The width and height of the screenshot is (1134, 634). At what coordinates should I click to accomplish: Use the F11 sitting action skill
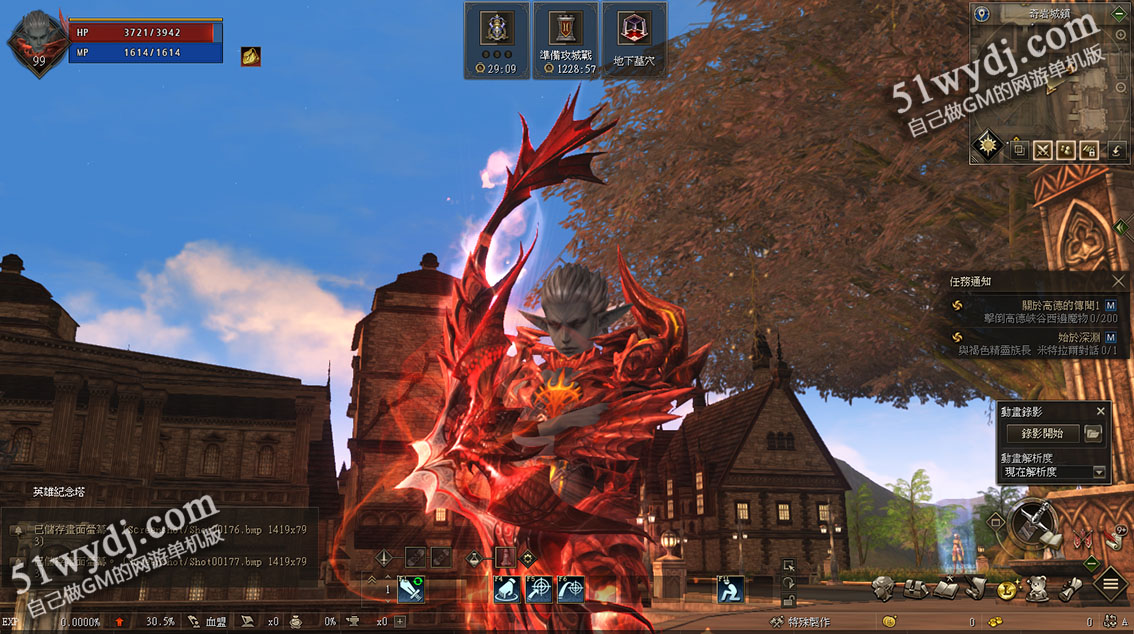pyautogui.click(x=731, y=590)
